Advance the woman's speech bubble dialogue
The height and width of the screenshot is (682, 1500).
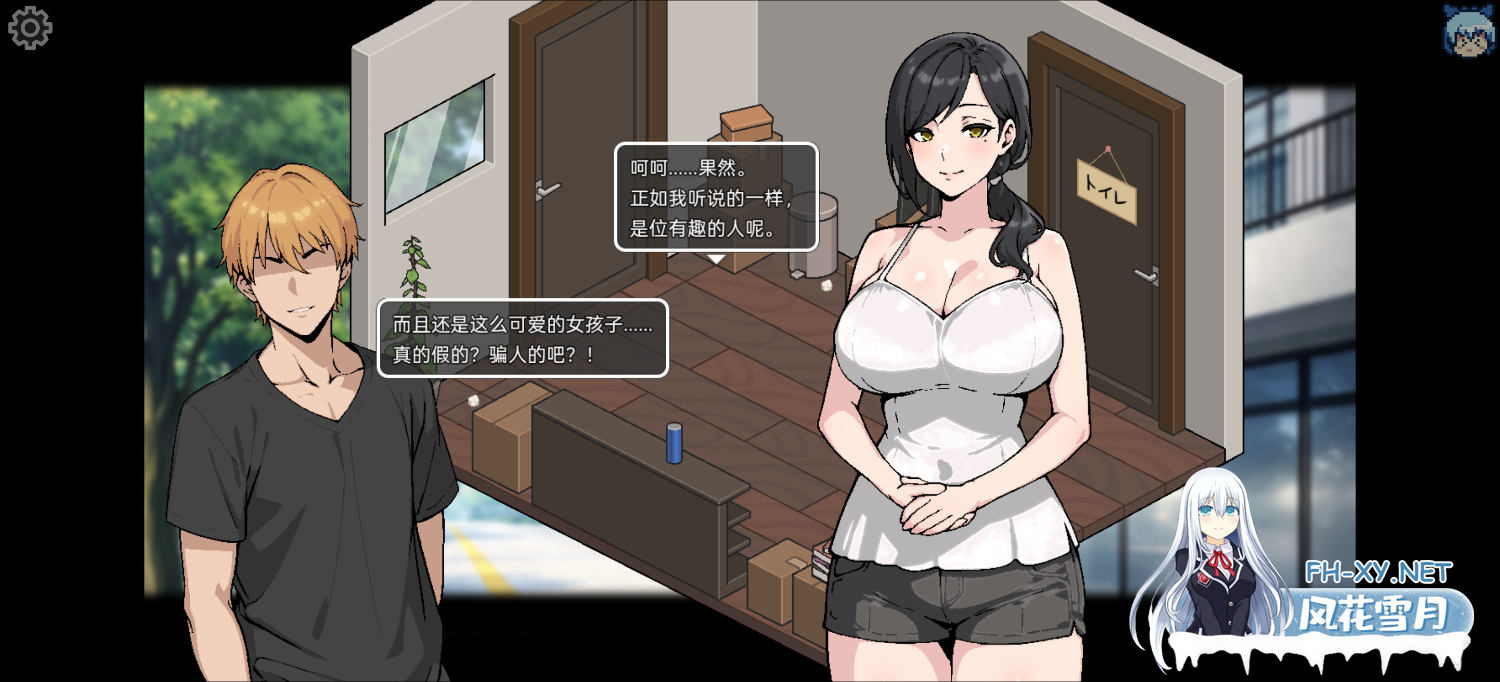[x=715, y=196]
